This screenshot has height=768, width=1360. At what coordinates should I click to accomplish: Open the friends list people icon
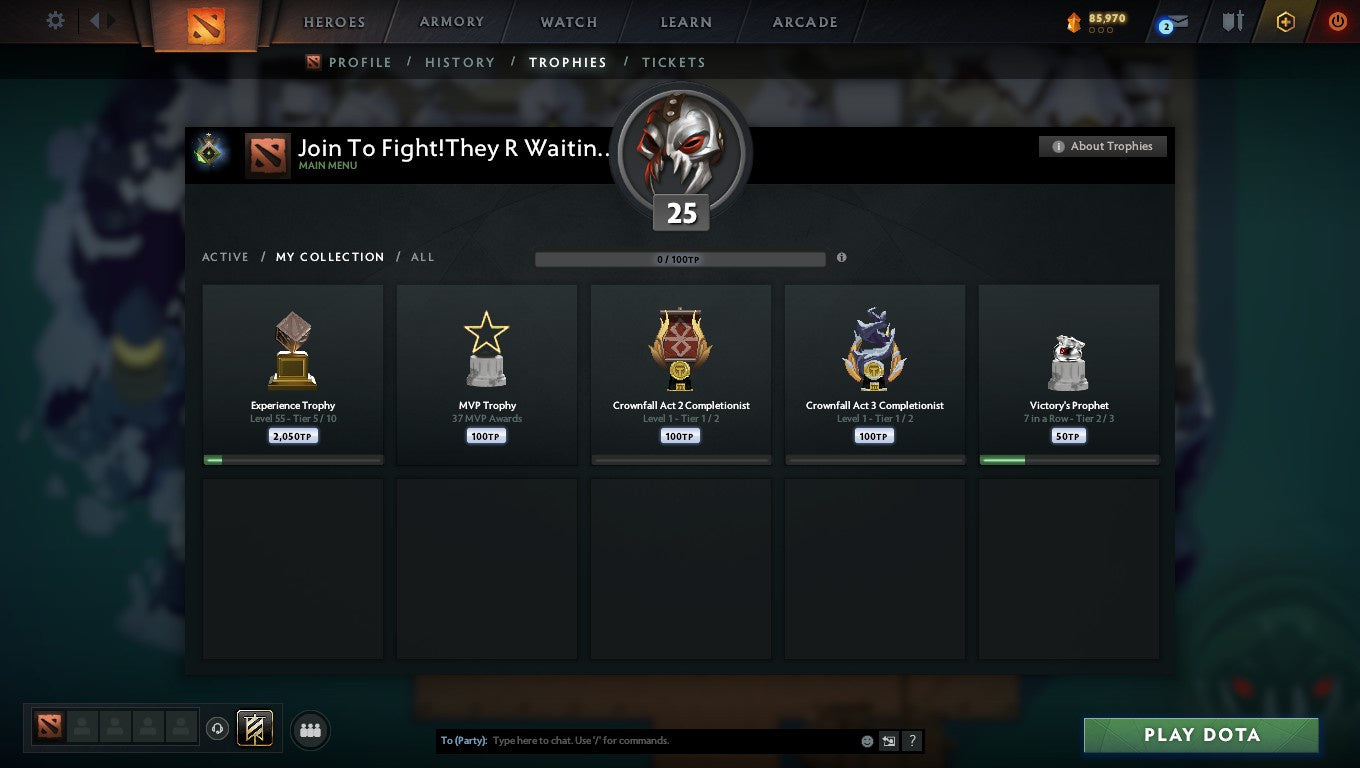pos(310,730)
